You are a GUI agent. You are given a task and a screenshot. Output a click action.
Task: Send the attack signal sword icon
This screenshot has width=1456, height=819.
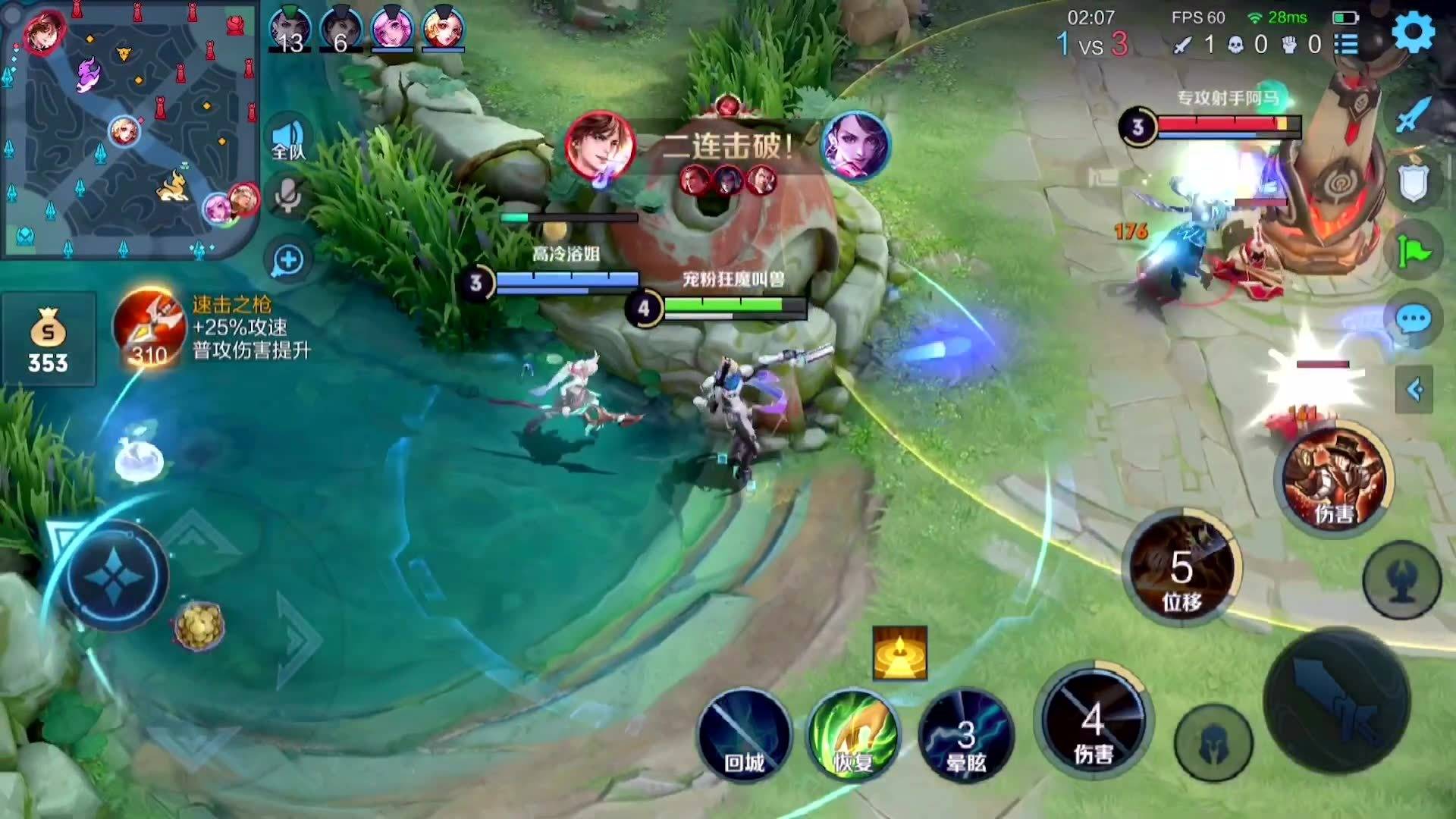[x=1412, y=115]
